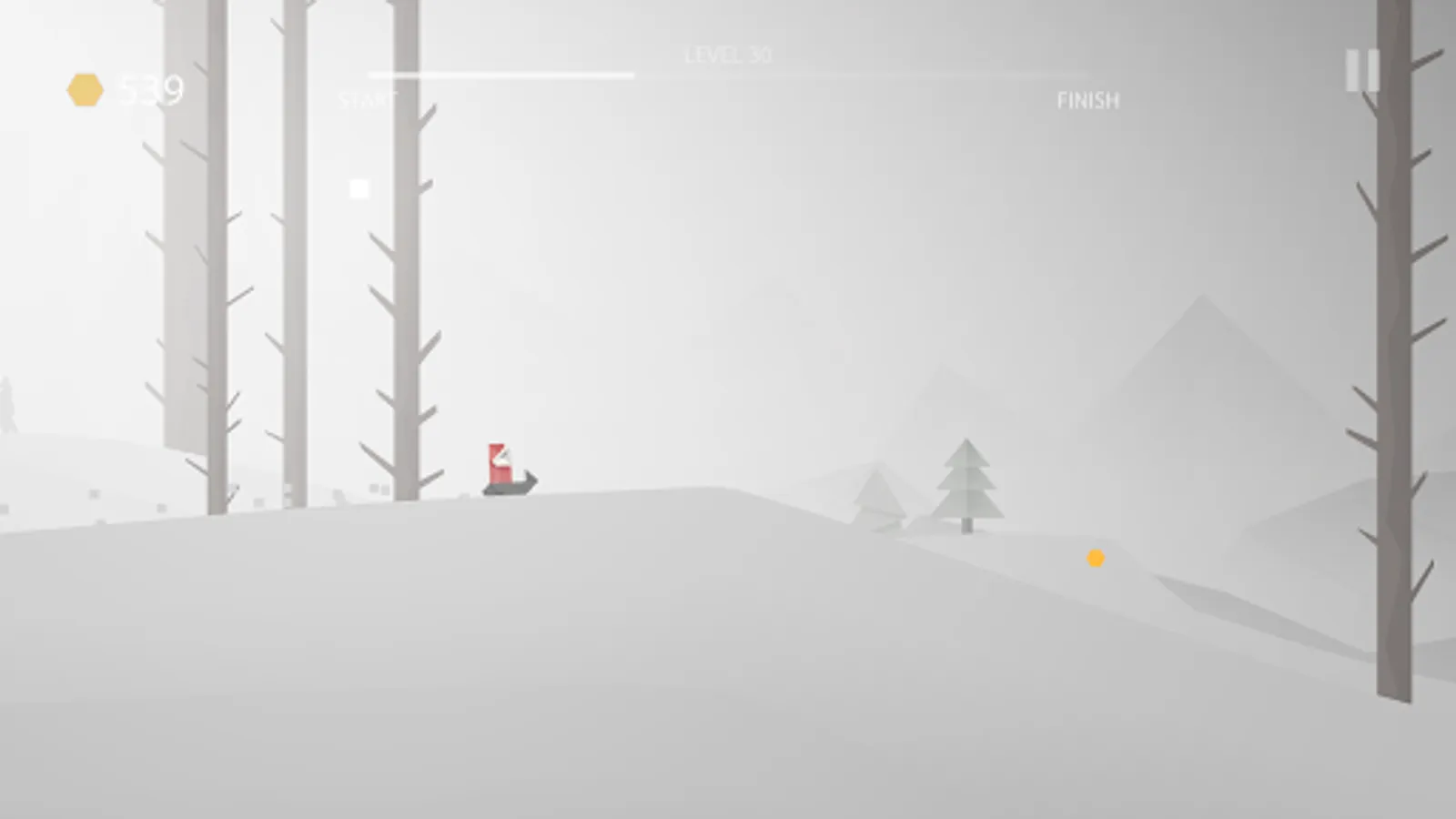Click the coin counter showing 539
Screen dimensions: 1456x819
[x=152, y=87]
